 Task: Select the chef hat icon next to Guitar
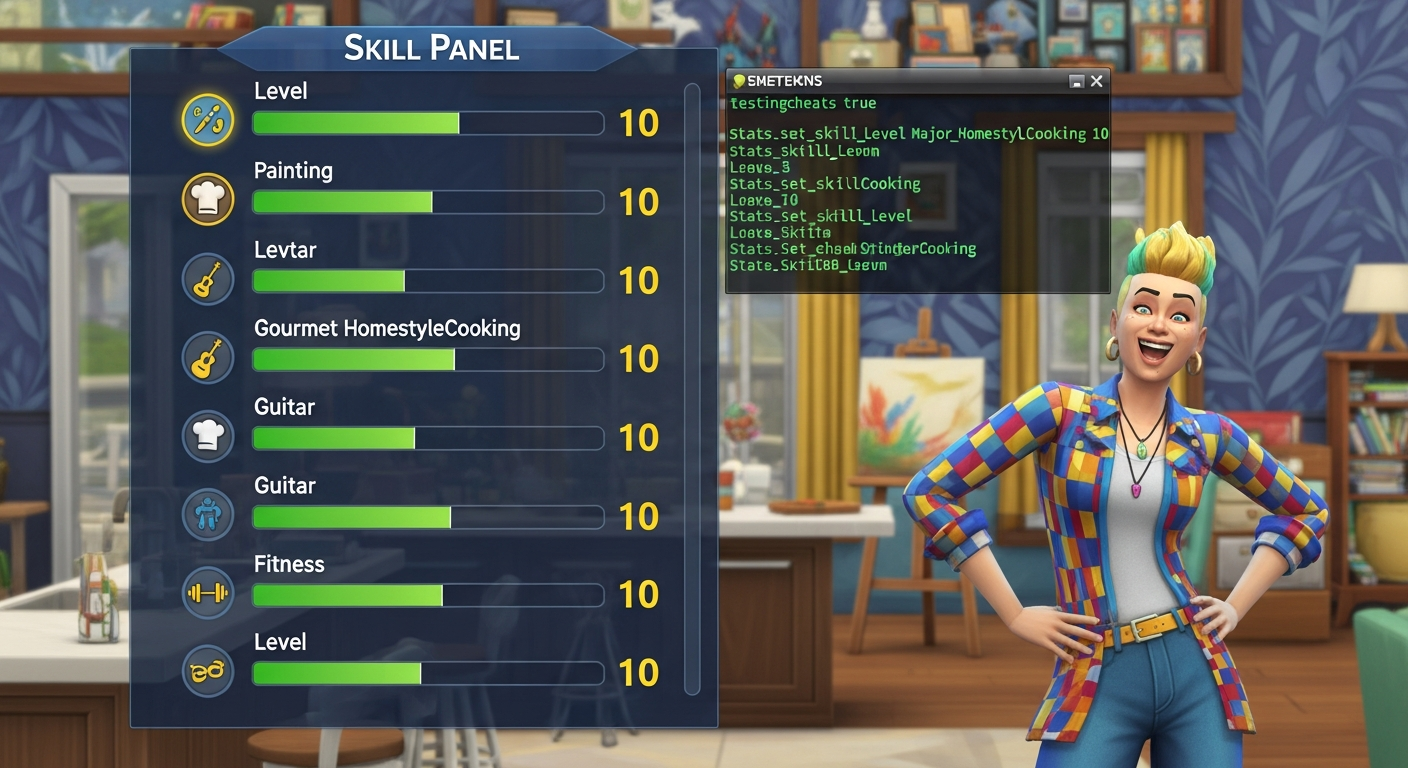(x=207, y=436)
